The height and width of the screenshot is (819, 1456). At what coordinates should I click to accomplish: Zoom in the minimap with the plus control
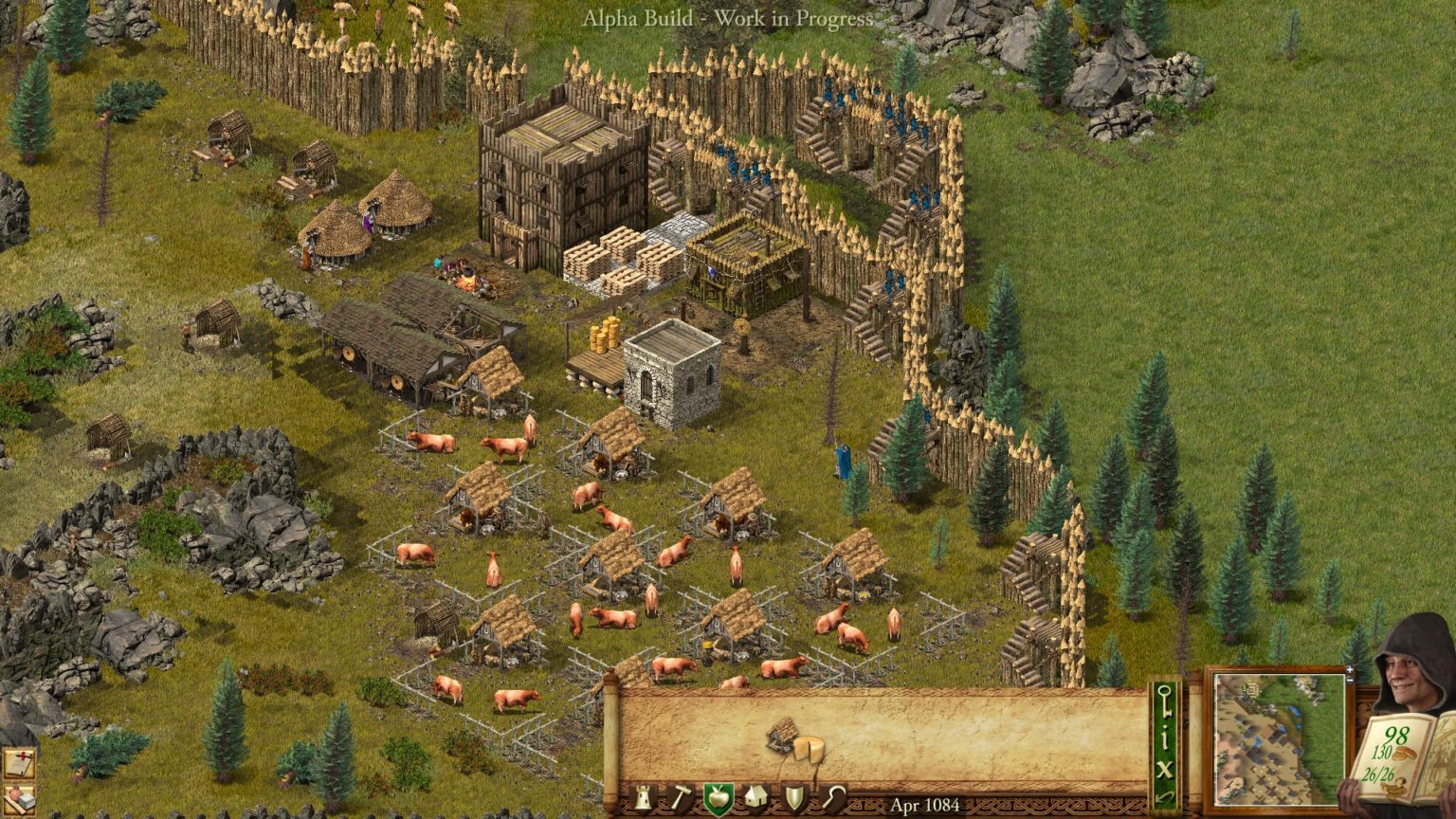coord(1350,670)
